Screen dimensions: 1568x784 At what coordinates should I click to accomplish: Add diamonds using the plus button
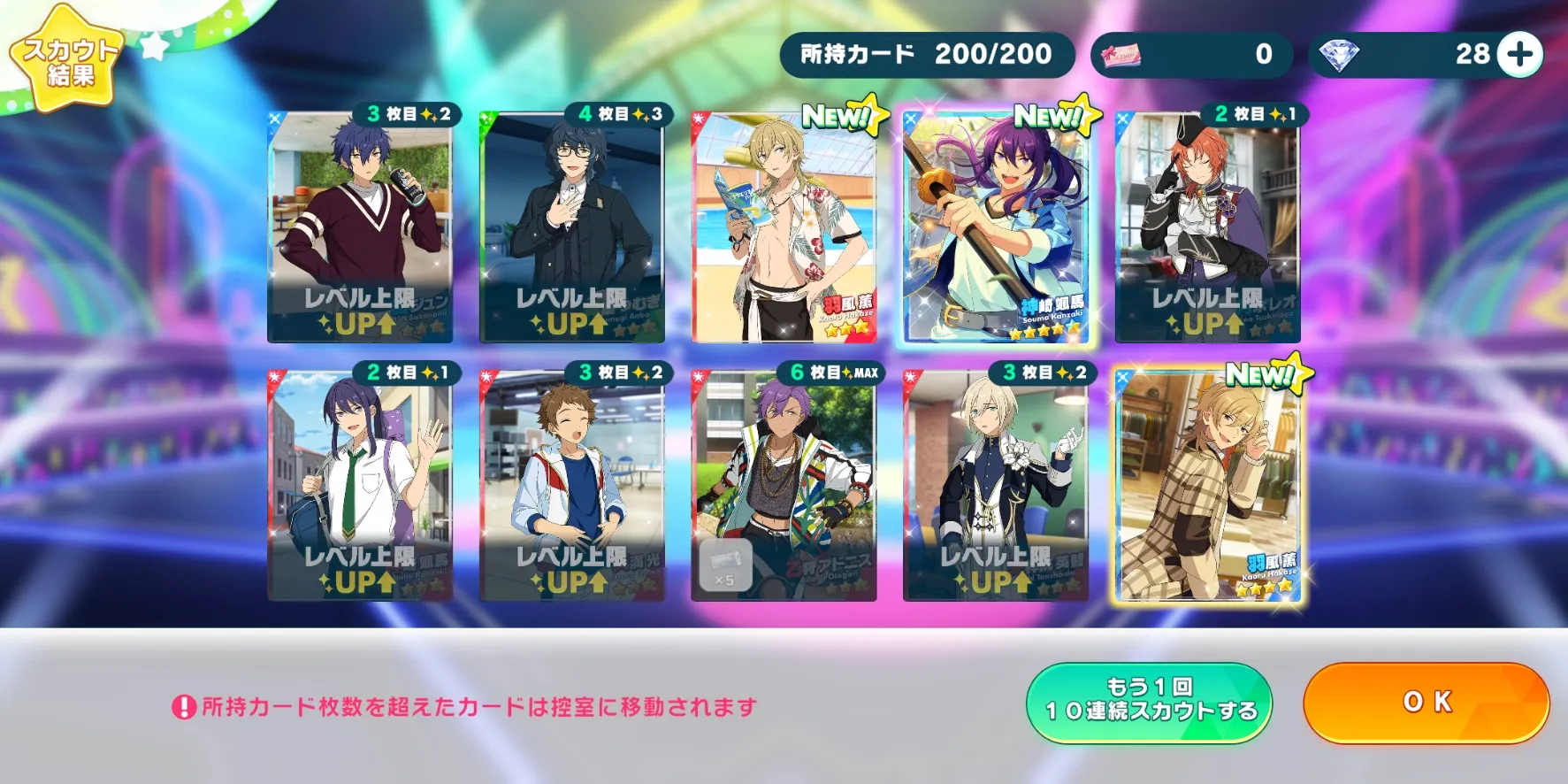[x=1520, y=55]
